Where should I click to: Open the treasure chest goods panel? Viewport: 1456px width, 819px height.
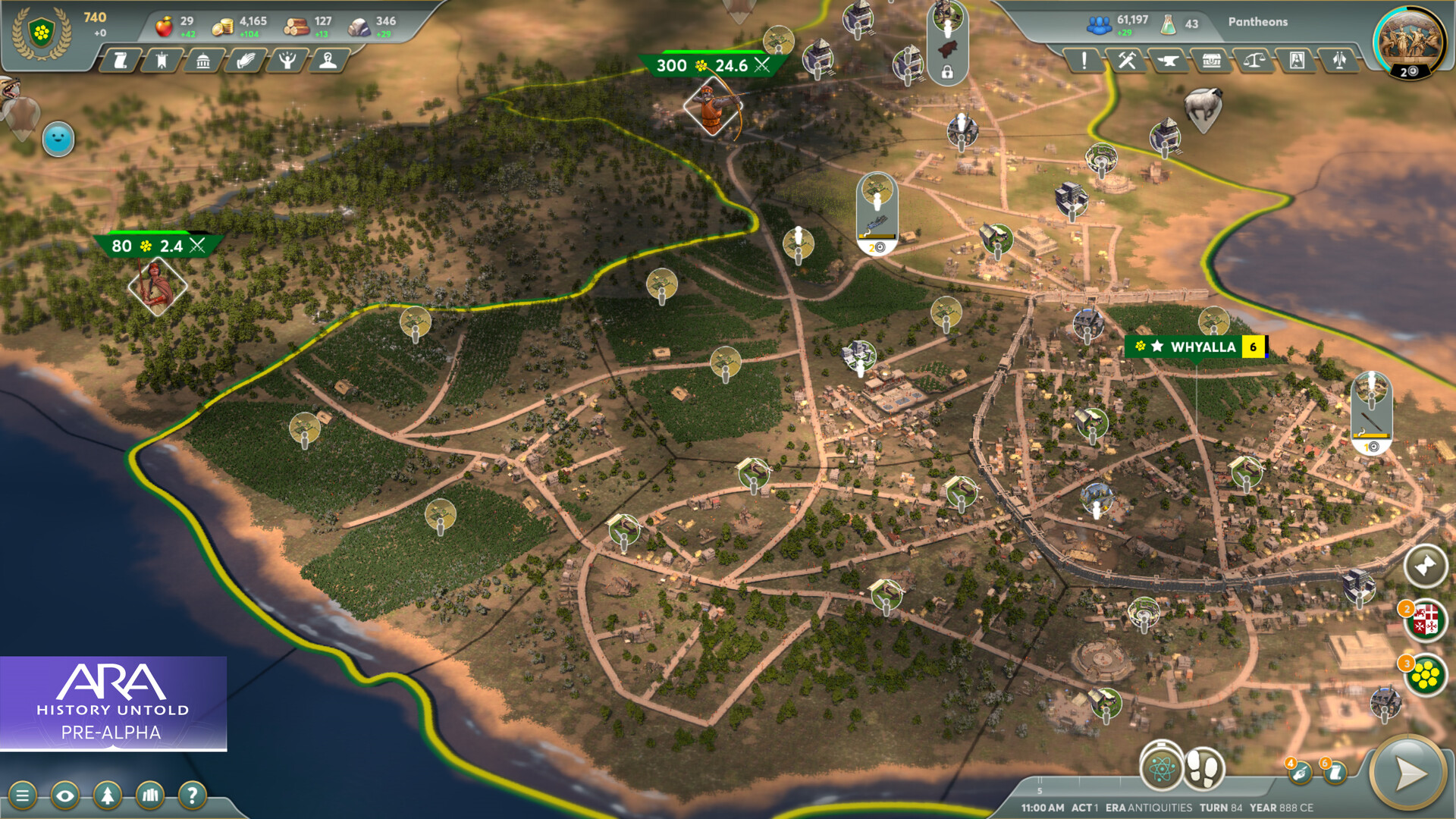pyautogui.click(x=1212, y=61)
